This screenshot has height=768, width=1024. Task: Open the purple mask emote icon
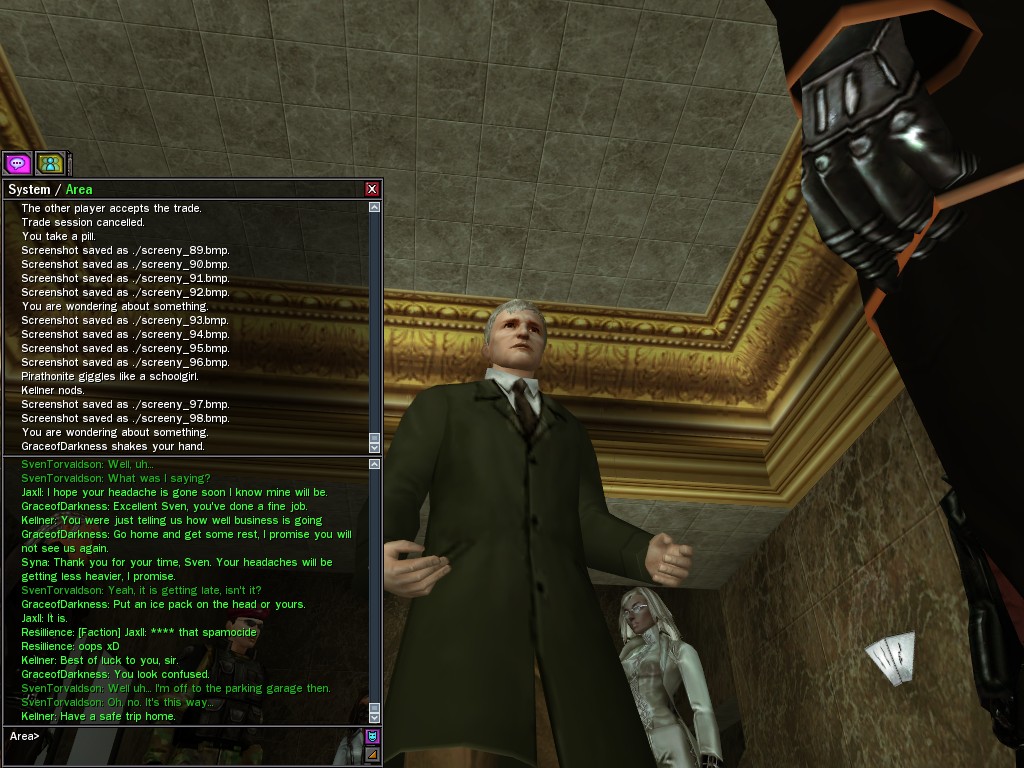(x=373, y=736)
